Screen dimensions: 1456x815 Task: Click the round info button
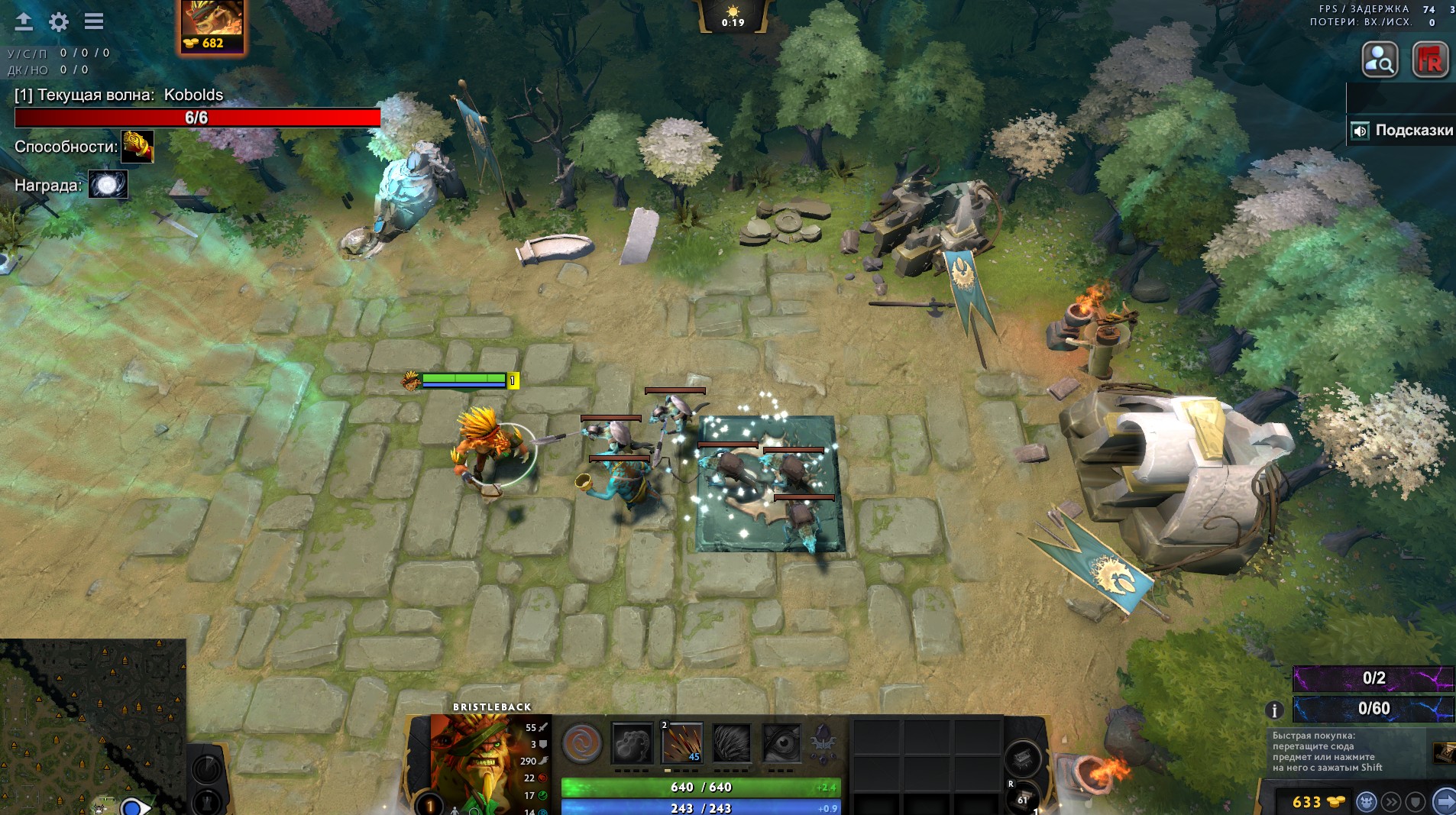coord(1273,710)
